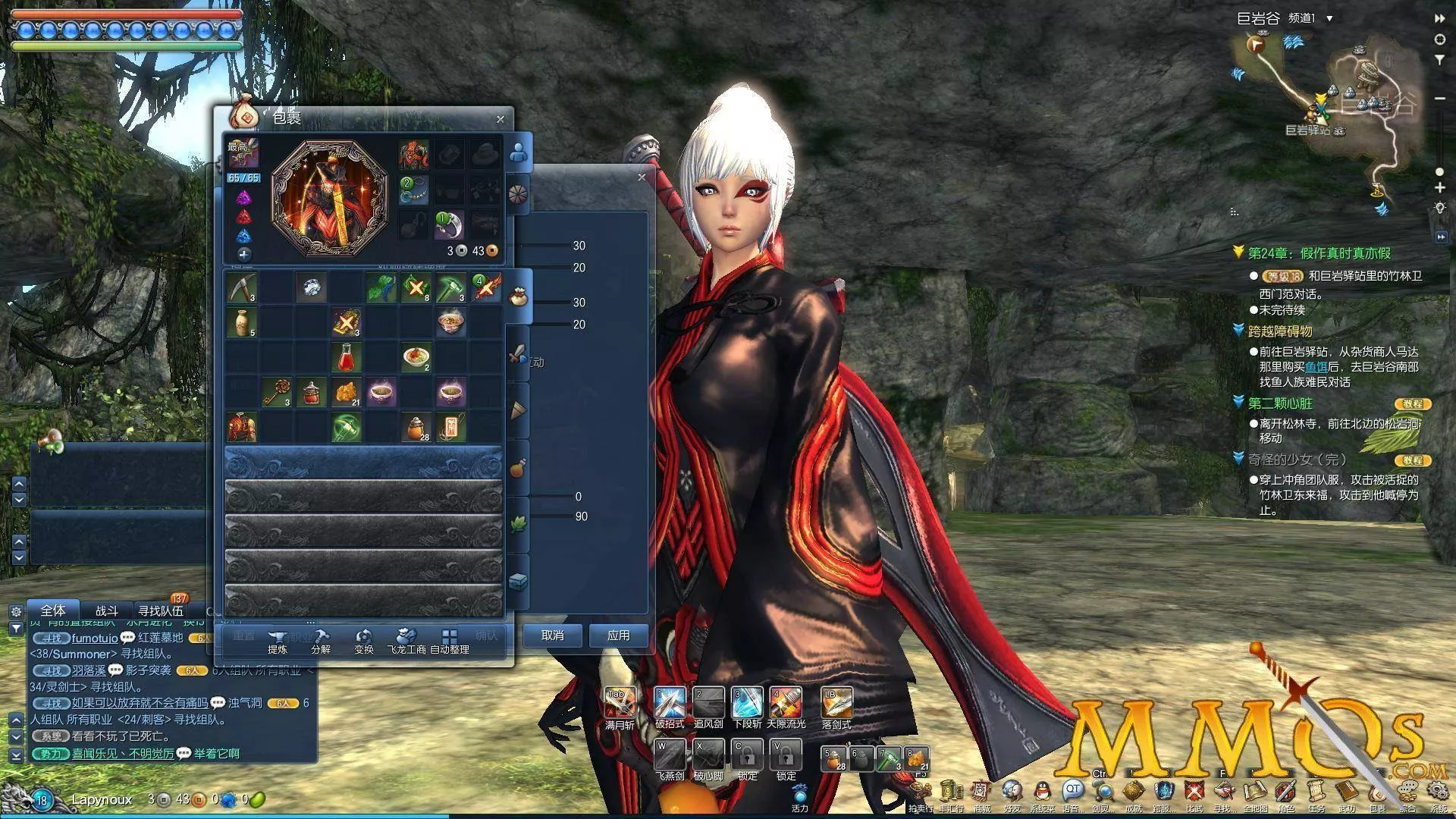Screen dimensions: 1456x819
Task: Switch to the character portrait inventory tab
Action: (x=519, y=152)
